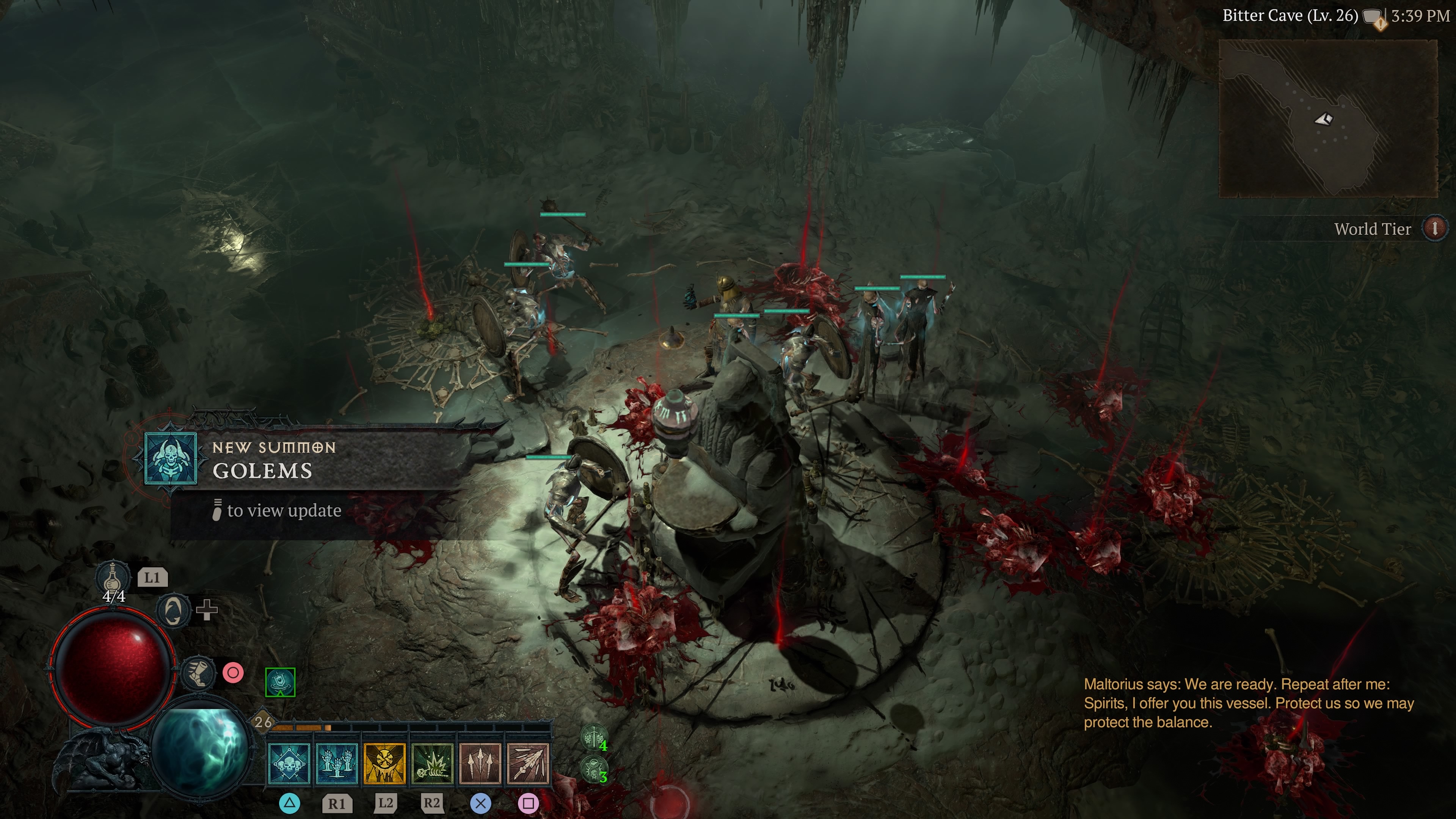Select the crescent emote wheel icon
1456x819 pixels.
click(x=173, y=610)
